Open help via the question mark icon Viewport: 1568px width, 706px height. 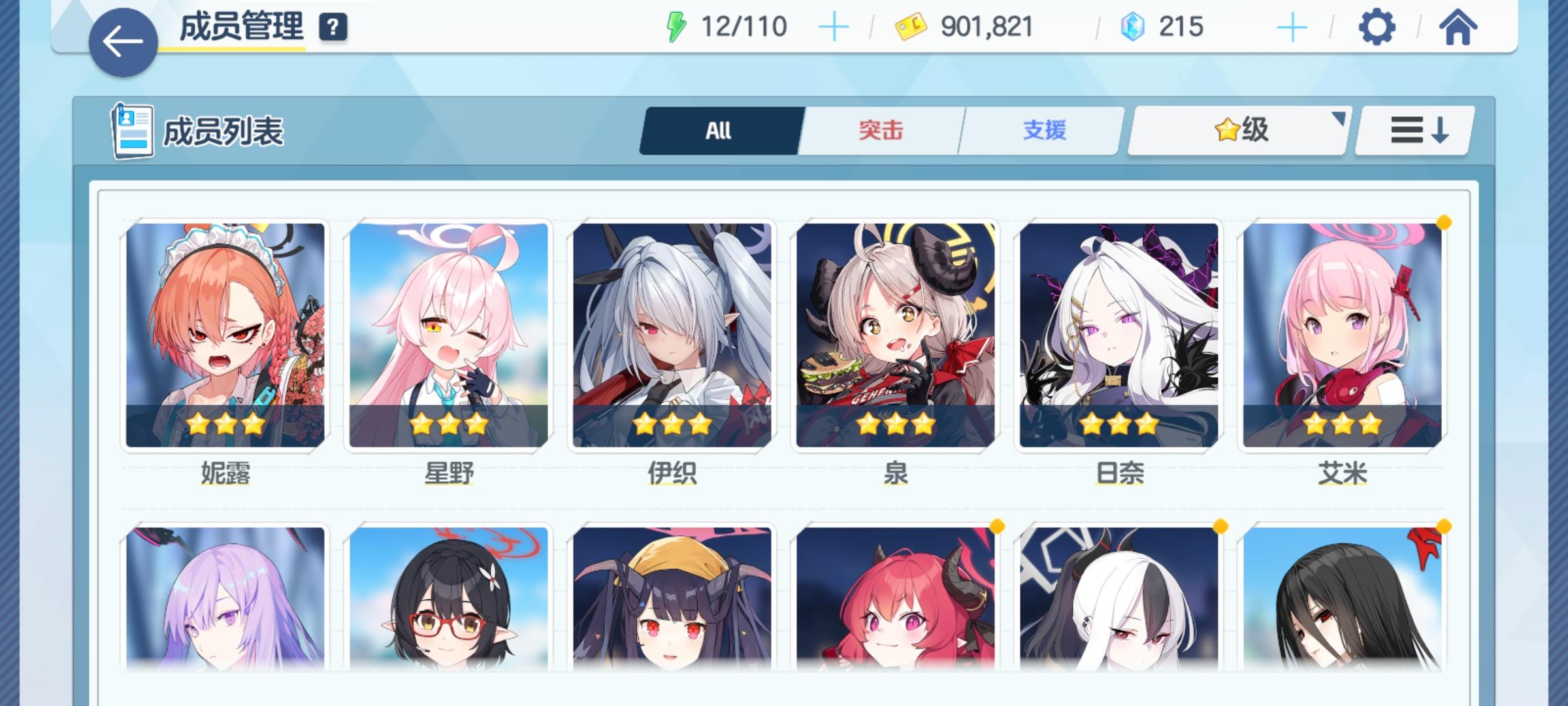tap(333, 29)
